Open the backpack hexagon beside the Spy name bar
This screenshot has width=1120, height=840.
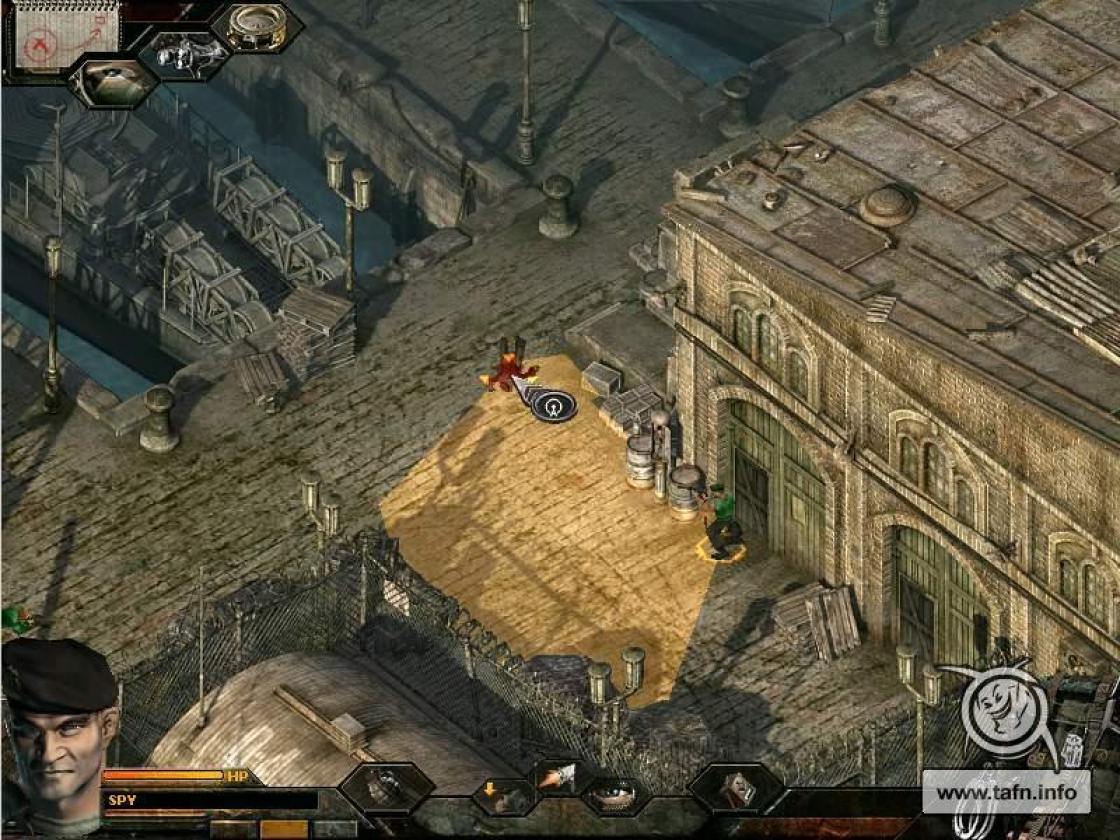point(386,788)
